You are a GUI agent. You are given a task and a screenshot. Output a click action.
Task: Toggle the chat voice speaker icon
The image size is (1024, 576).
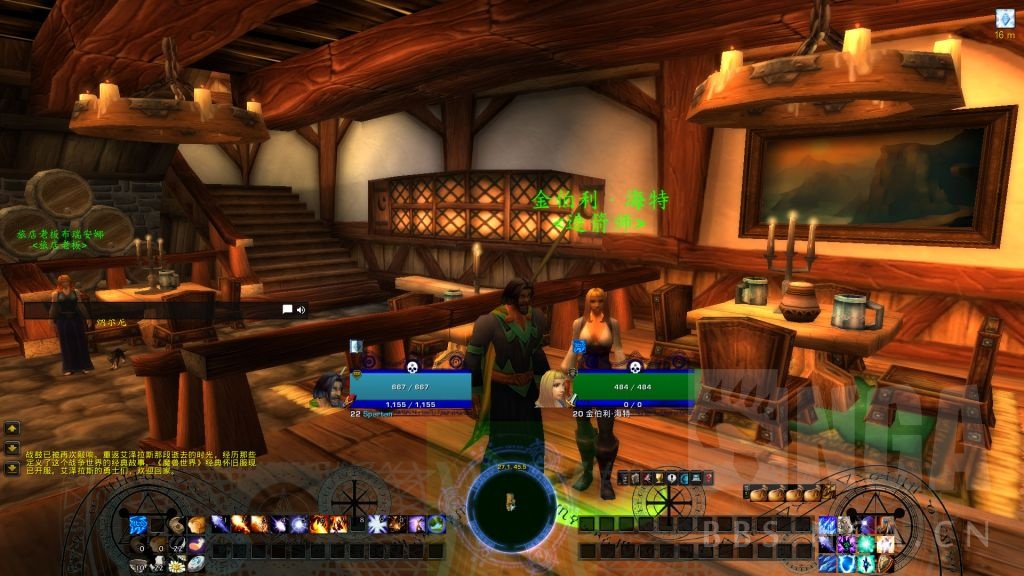click(300, 310)
